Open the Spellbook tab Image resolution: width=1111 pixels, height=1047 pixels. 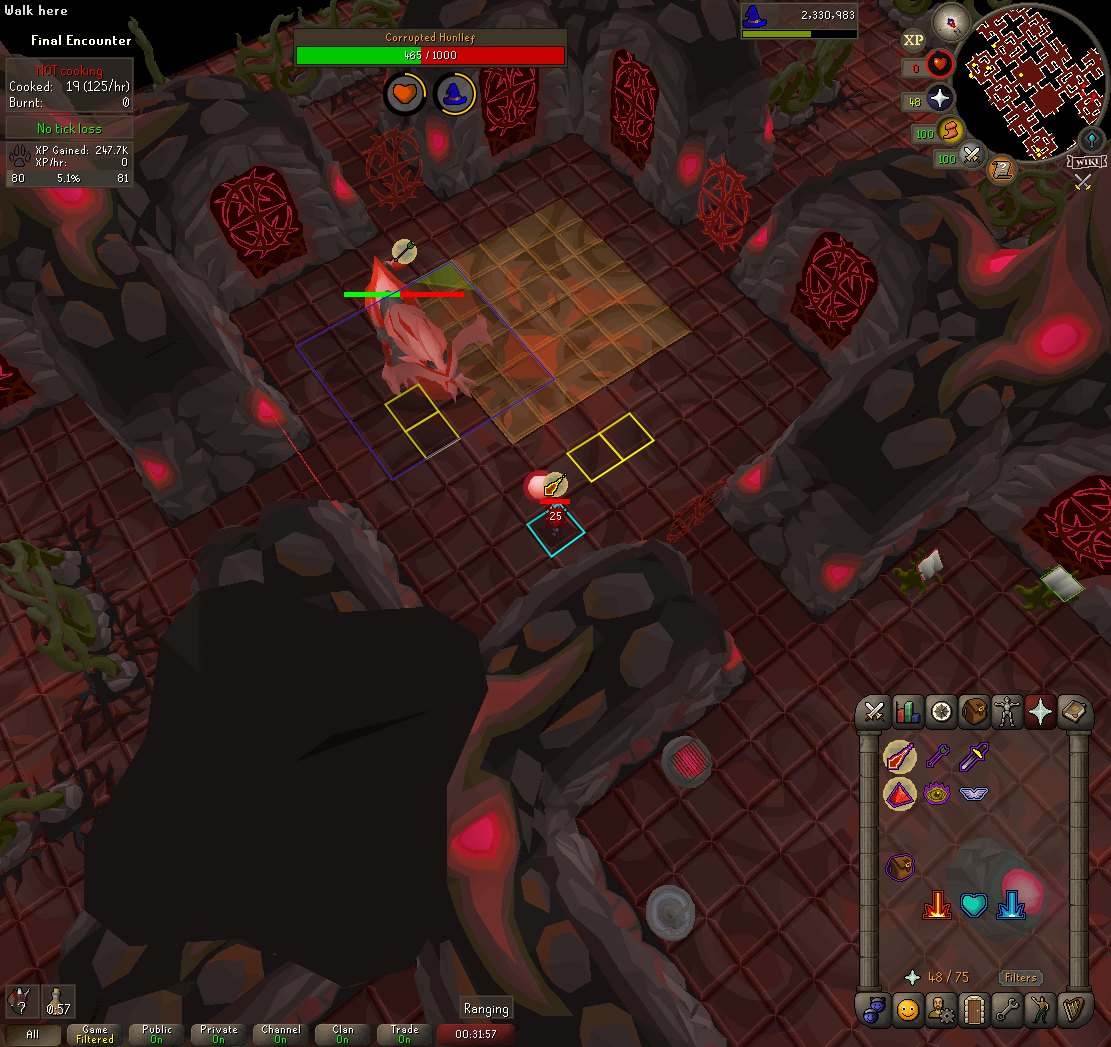[x=1073, y=712]
